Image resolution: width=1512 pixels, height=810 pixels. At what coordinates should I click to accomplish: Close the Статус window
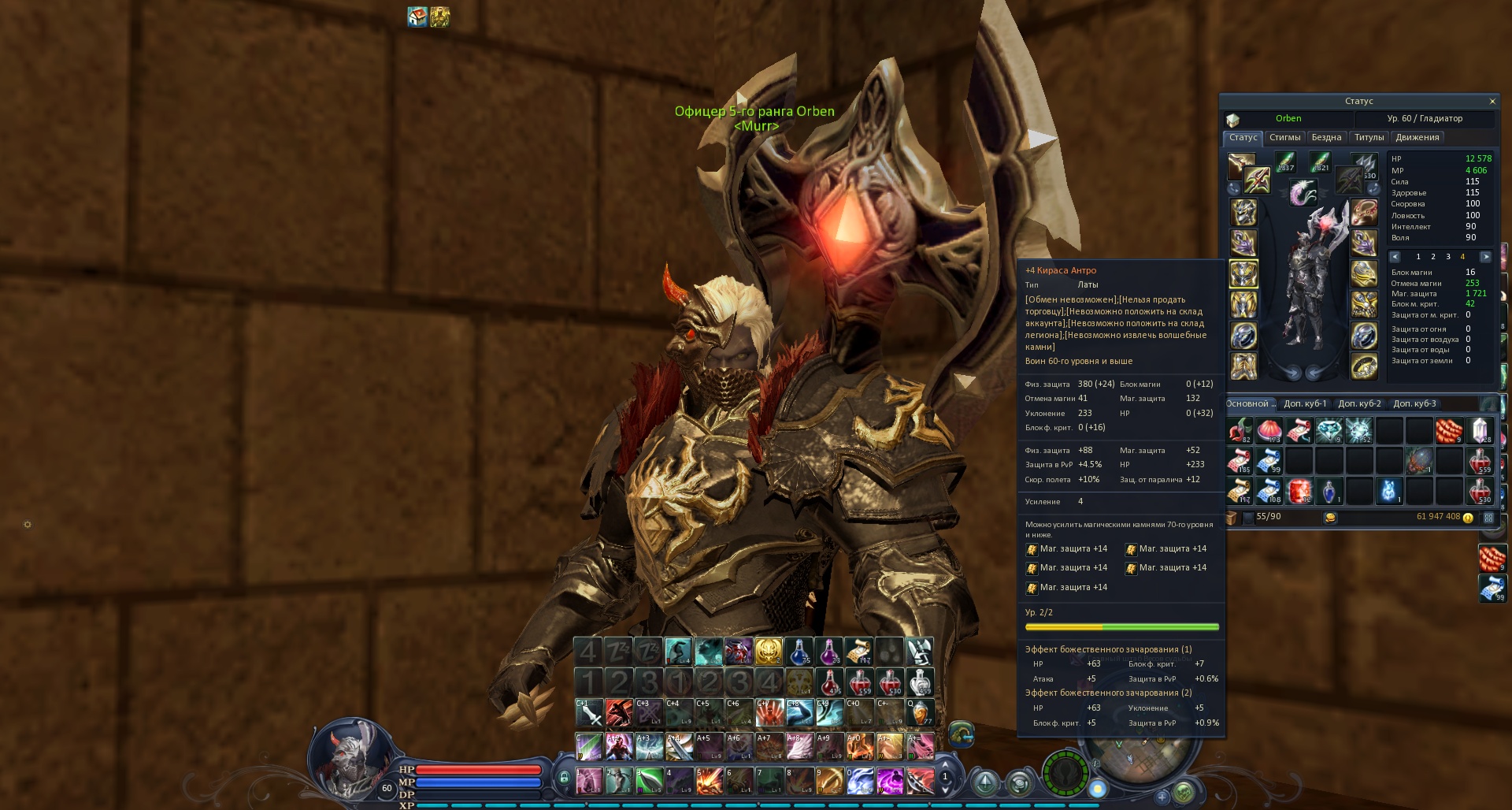[x=1492, y=102]
